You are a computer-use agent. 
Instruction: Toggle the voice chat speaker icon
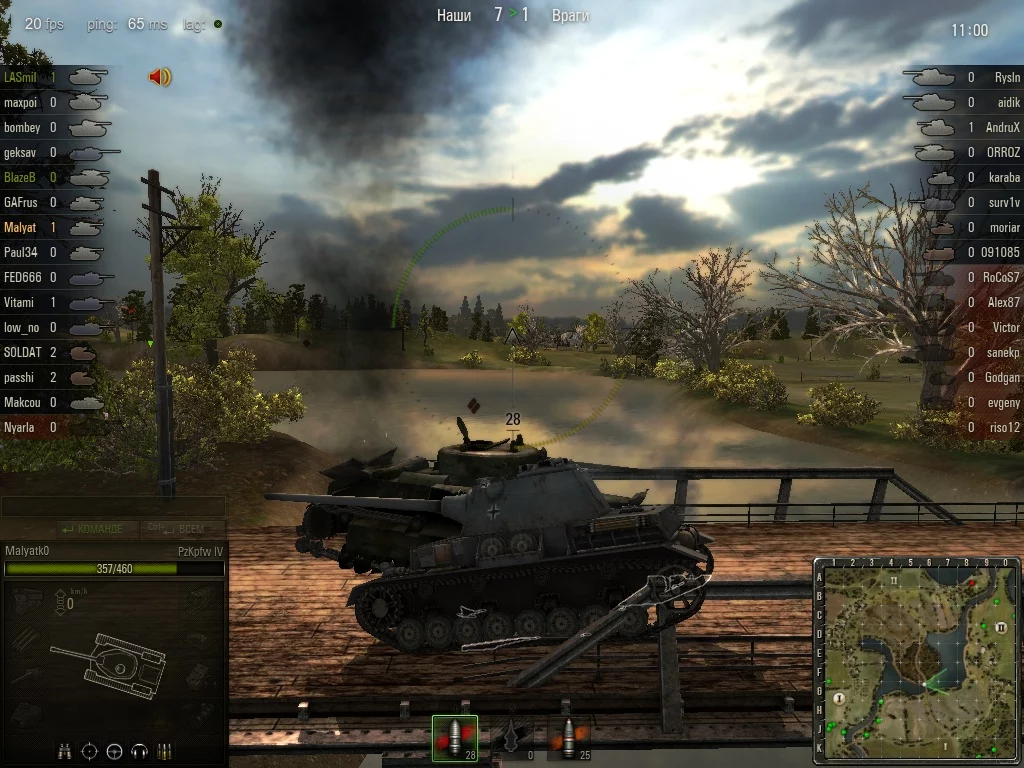(x=160, y=77)
